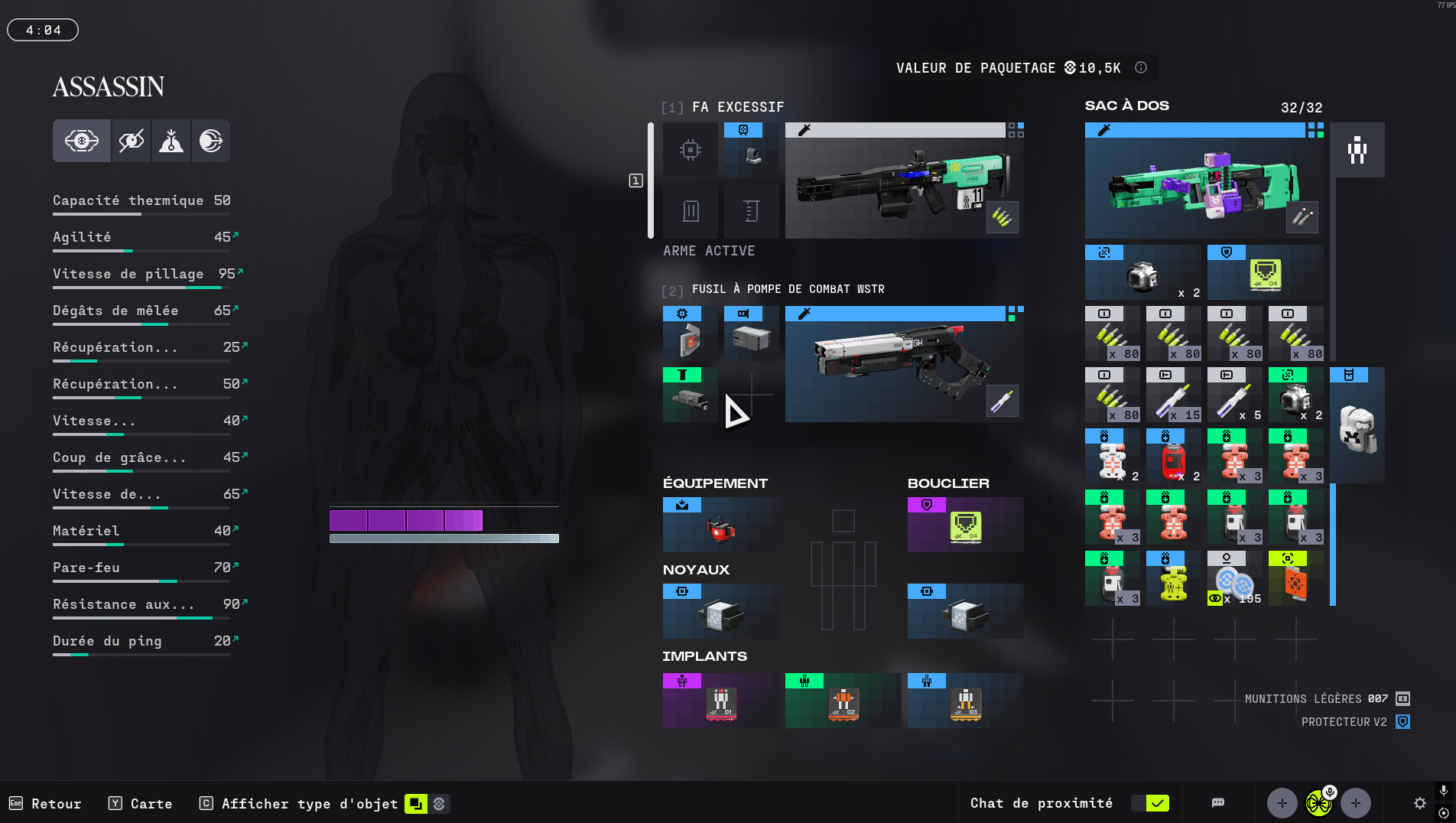Select the FA Excessif rifle slot

(x=904, y=181)
